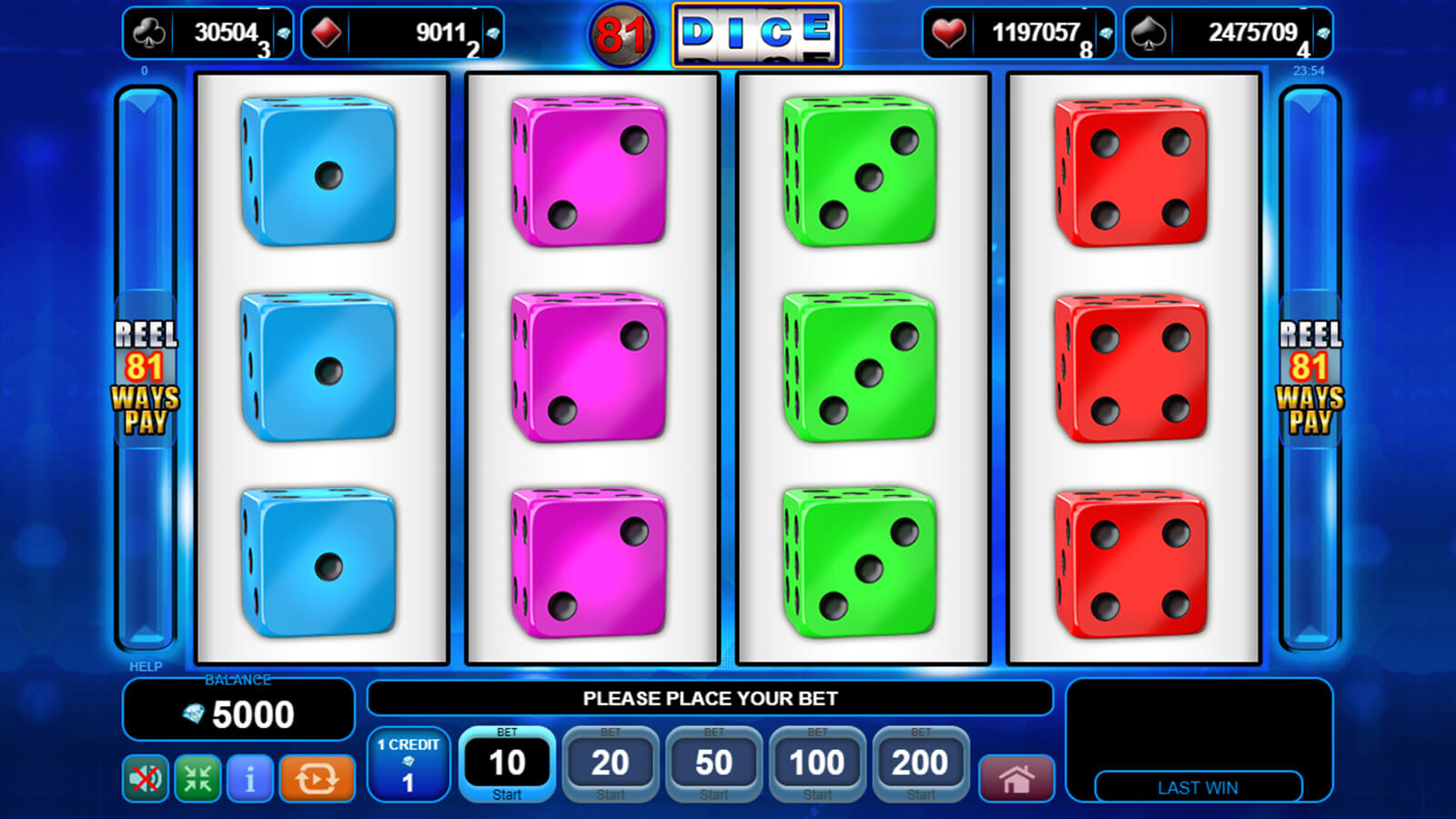The image size is (1456, 819).
Task: Start a spin with bet 10
Action: [507, 764]
